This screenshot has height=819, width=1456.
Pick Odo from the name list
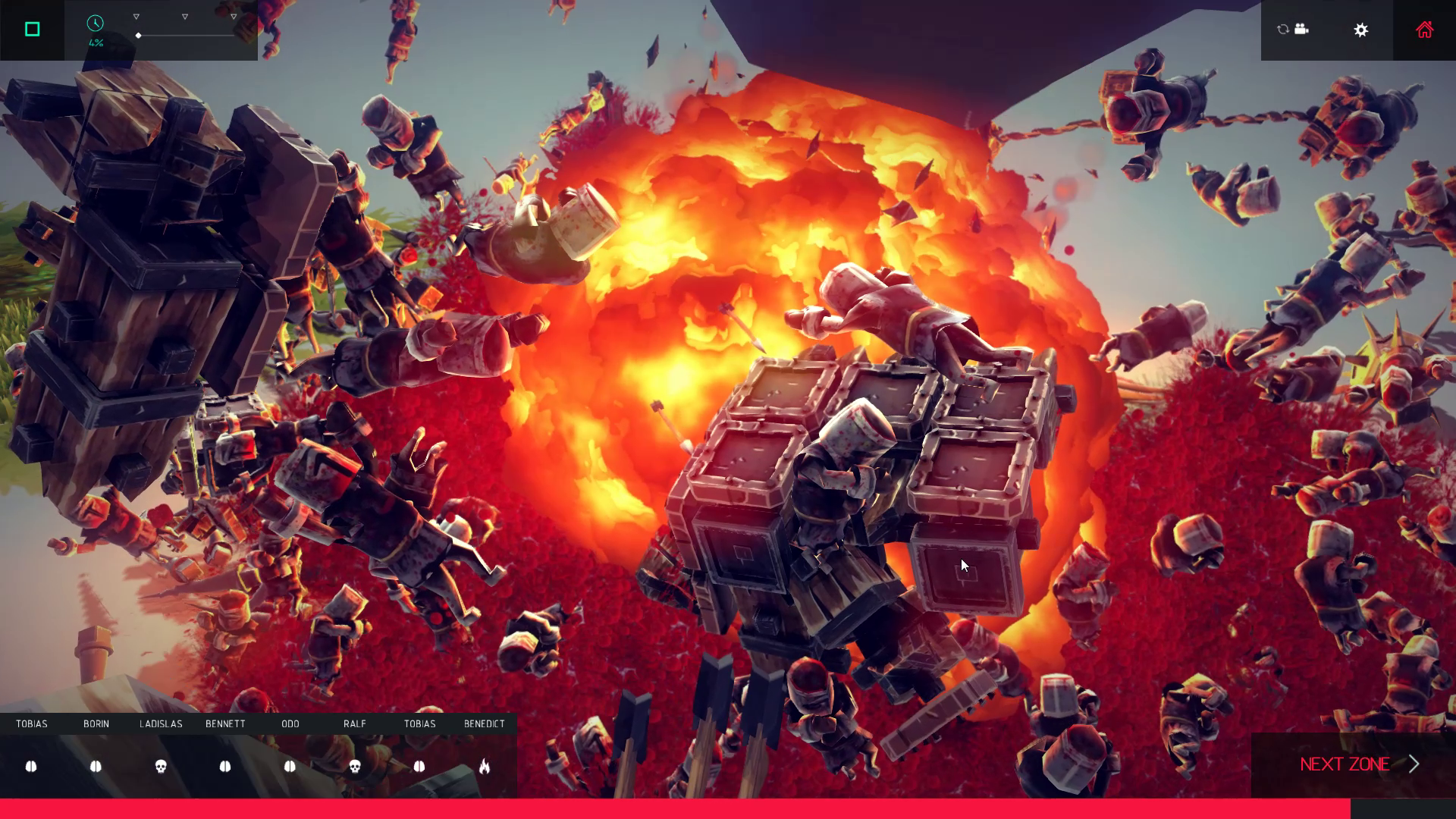[x=290, y=724]
